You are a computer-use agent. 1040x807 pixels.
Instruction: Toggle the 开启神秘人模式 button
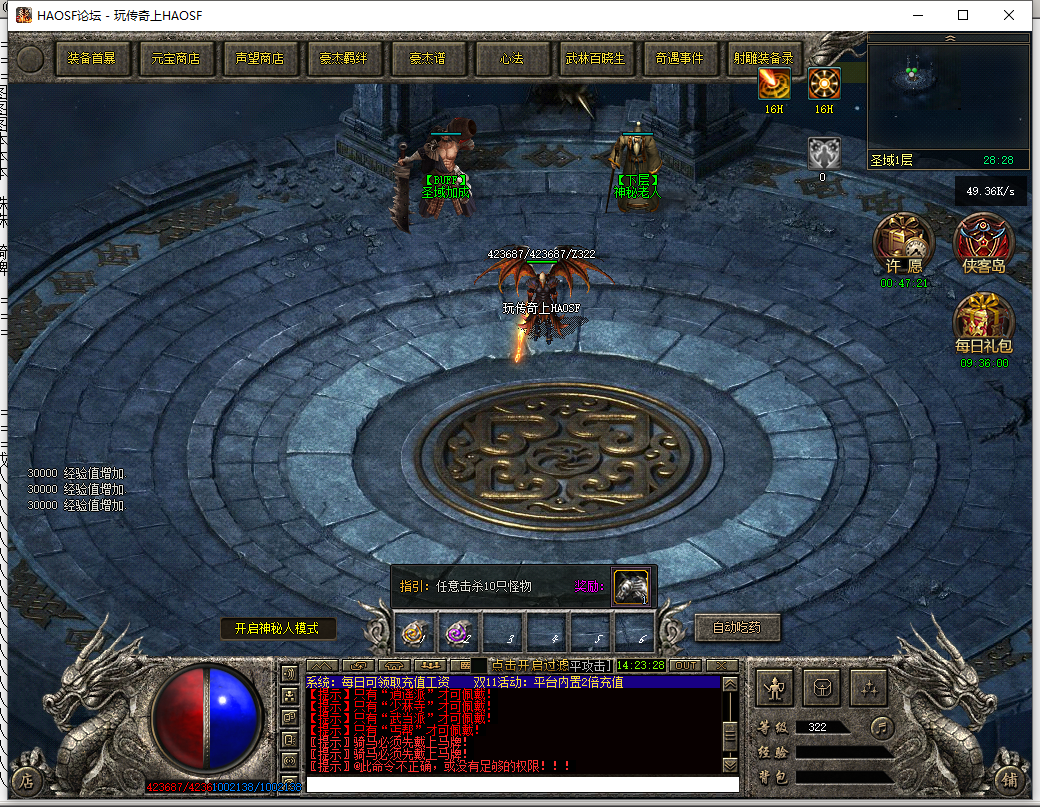coord(277,629)
